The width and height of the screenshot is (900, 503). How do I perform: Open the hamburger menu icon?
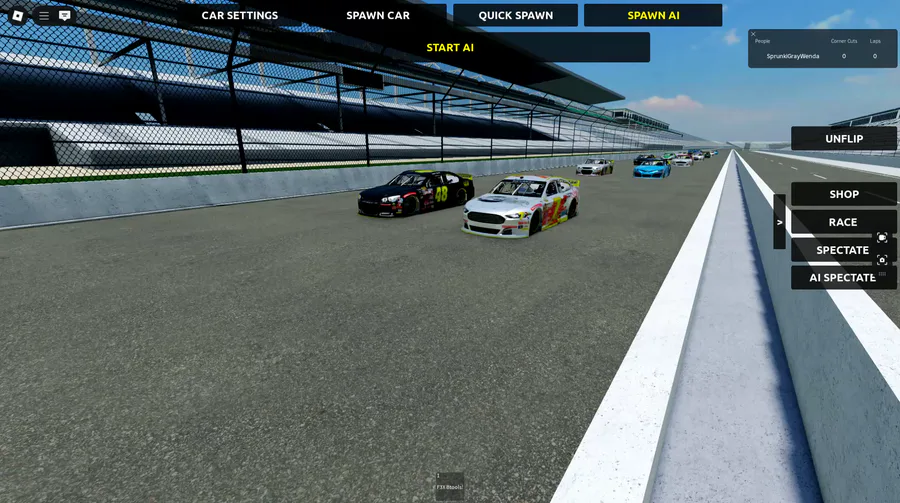tap(44, 15)
